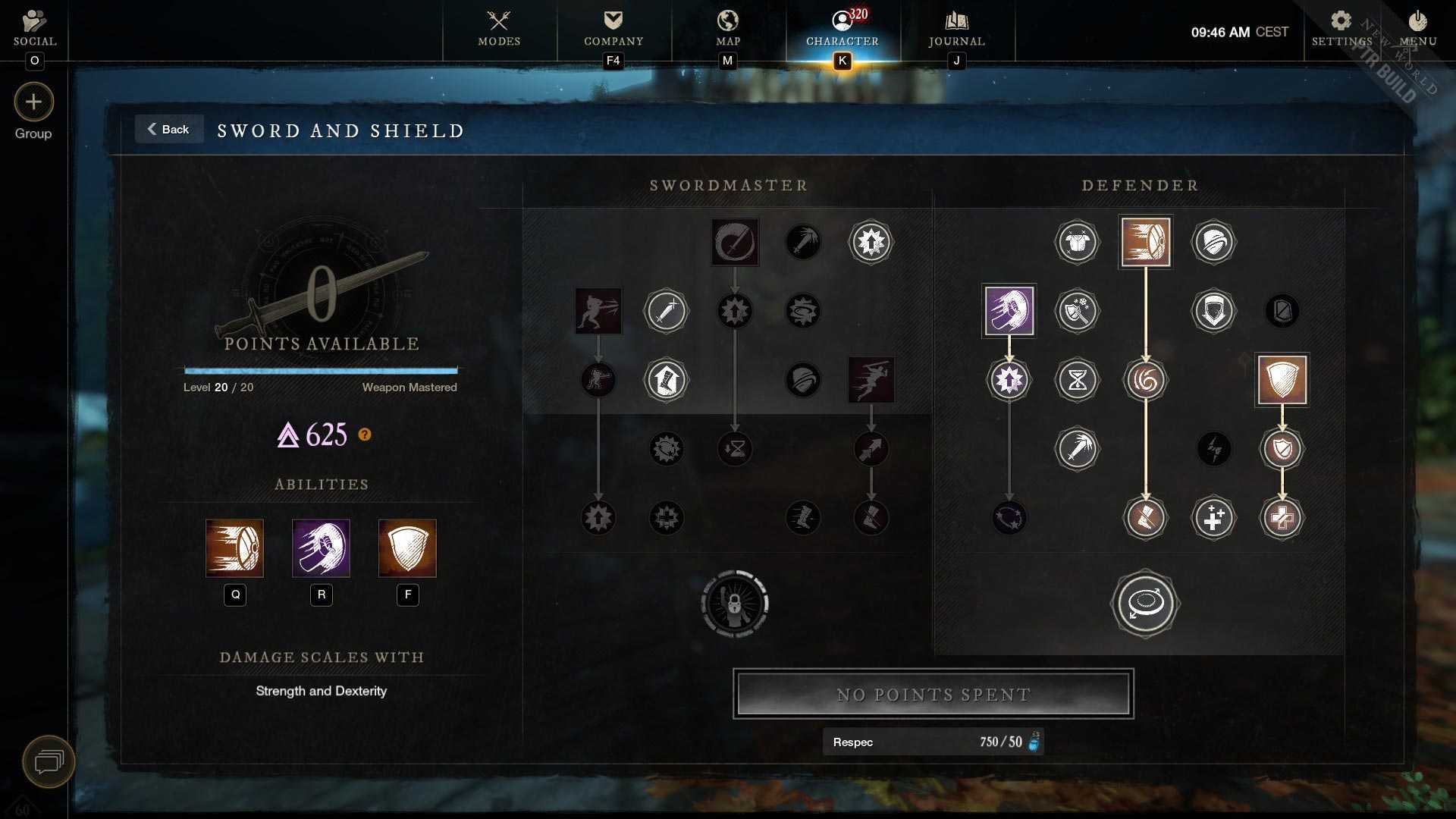Select the Whirling Blade skill node
Screen dimensions: 1456x819
[x=735, y=243]
